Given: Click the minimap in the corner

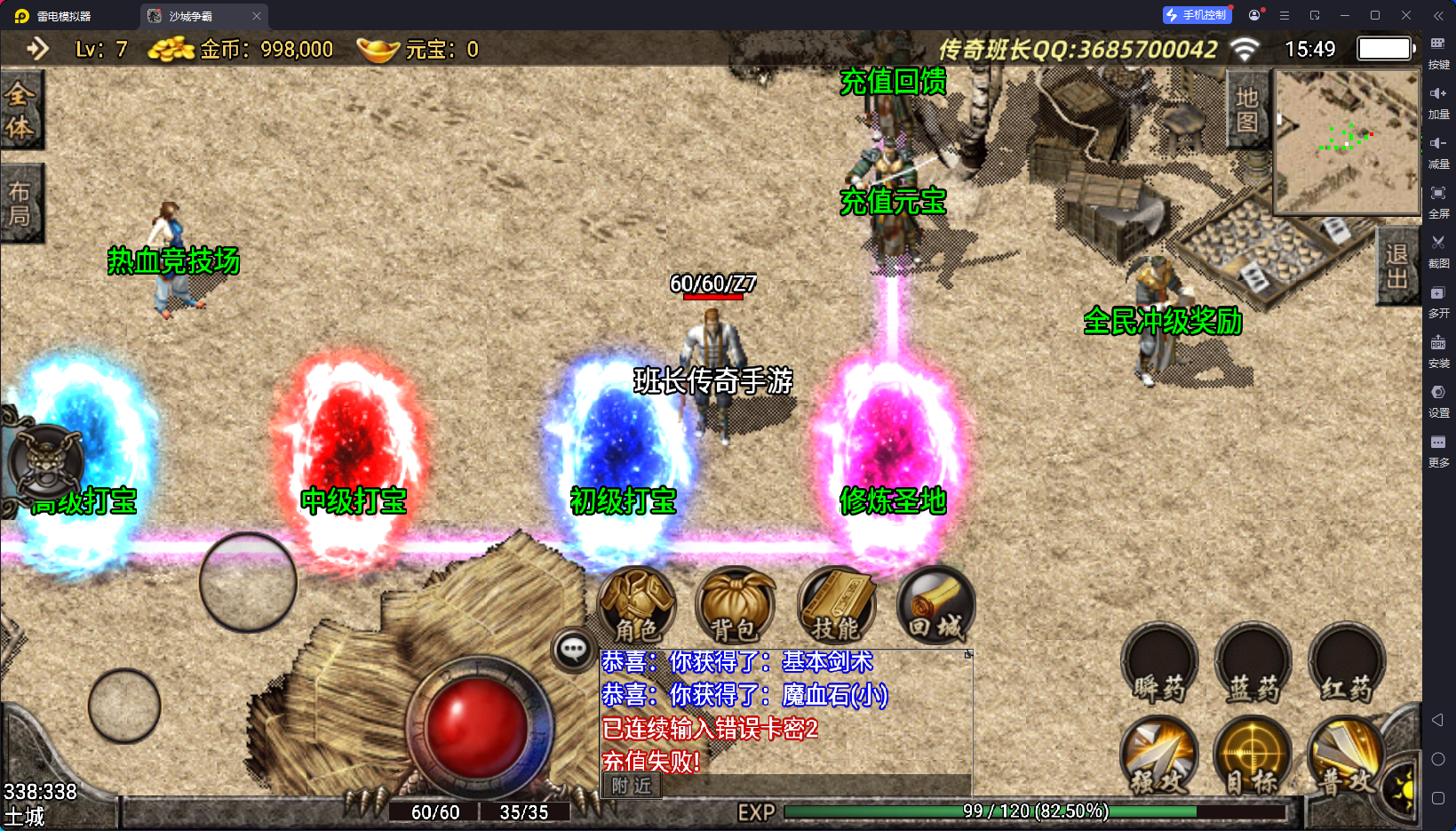Looking at the screenshot, I should (x=1347, y=142).
